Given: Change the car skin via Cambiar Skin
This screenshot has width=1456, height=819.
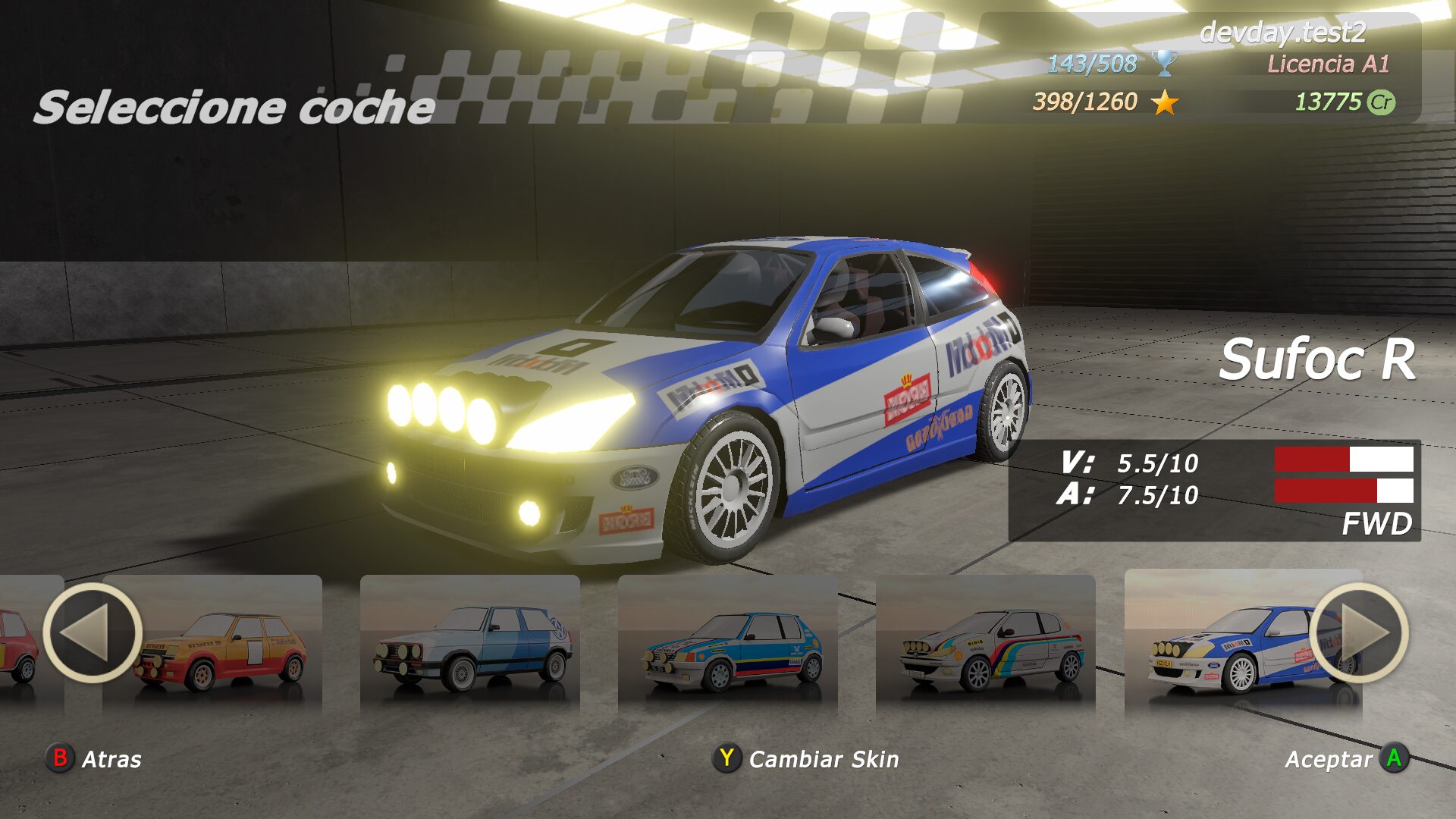Looking at the screenshot, I should point(806,758).
